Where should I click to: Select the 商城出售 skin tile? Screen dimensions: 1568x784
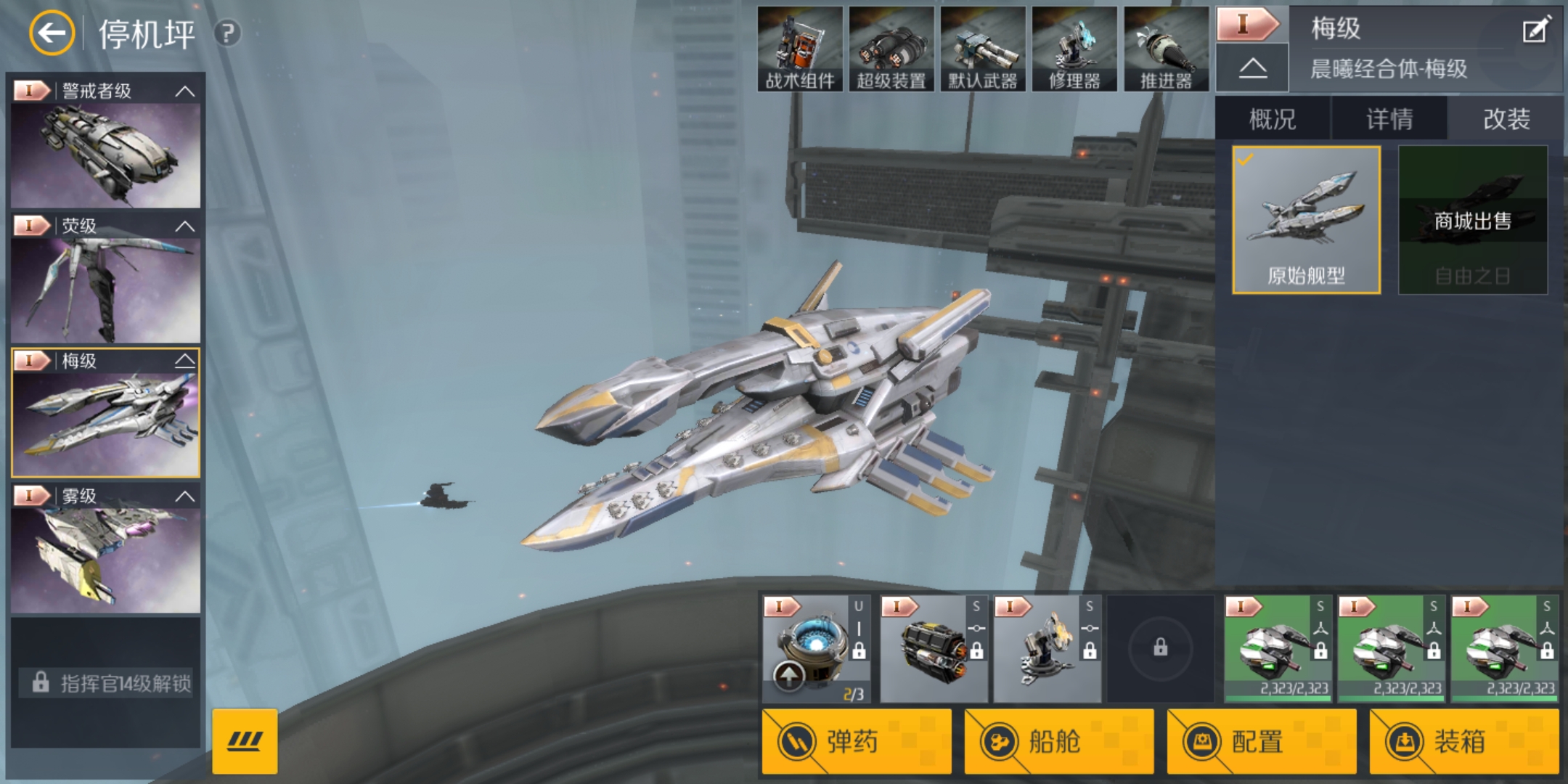pos(1473,220)
